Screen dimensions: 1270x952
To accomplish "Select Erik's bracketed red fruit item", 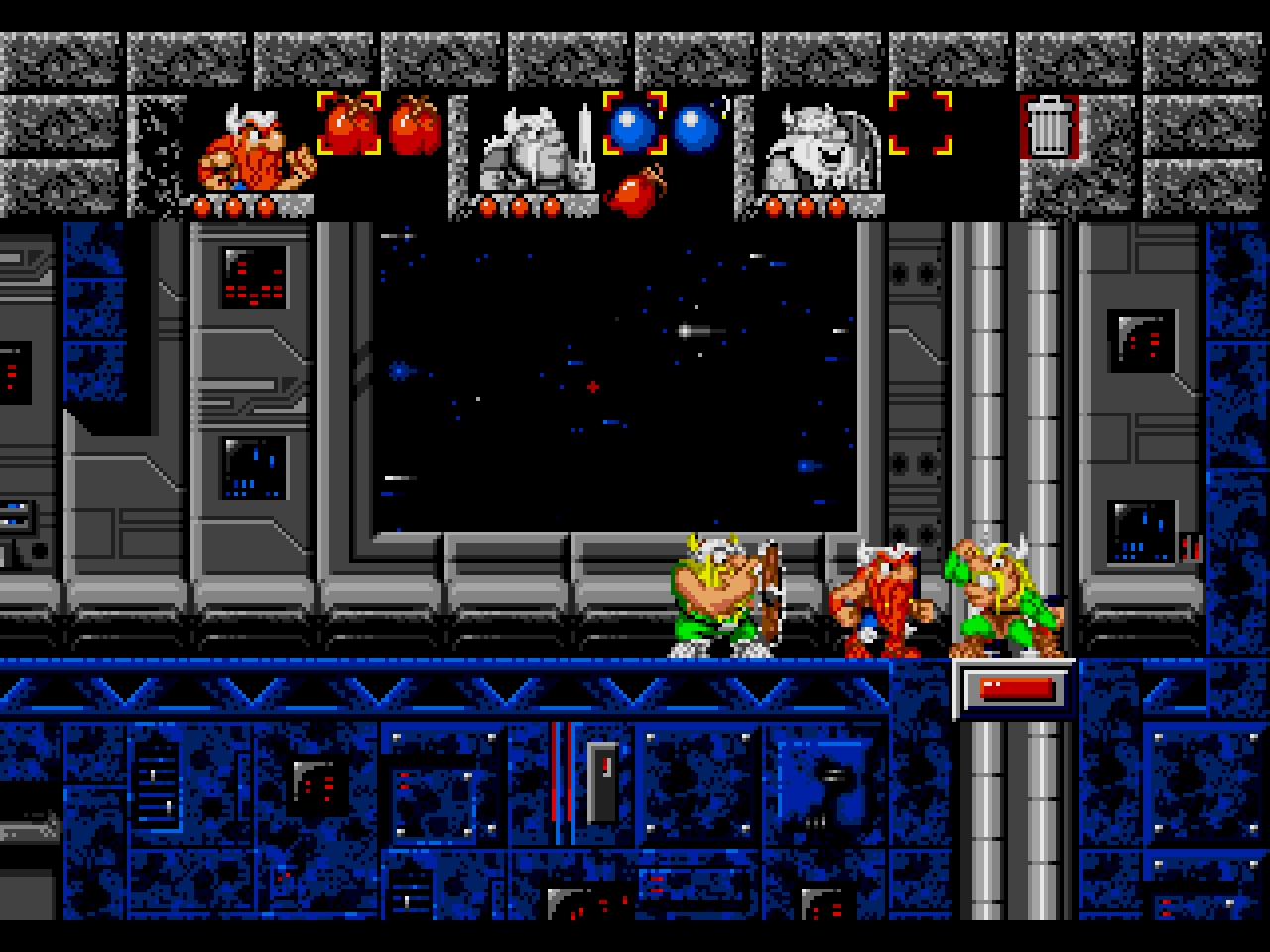I will click(348, 125).
